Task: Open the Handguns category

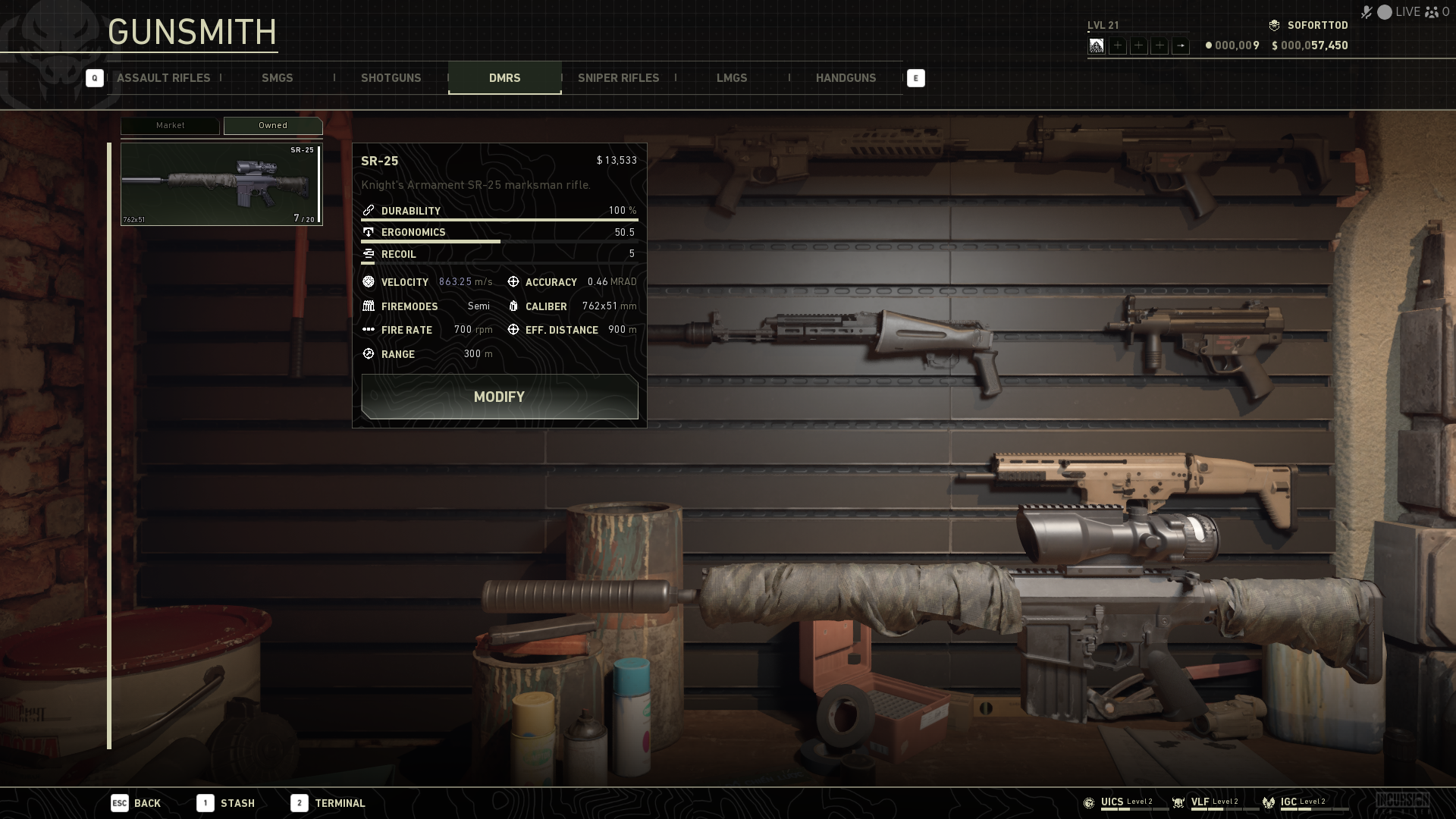Action: pos(846,78)
